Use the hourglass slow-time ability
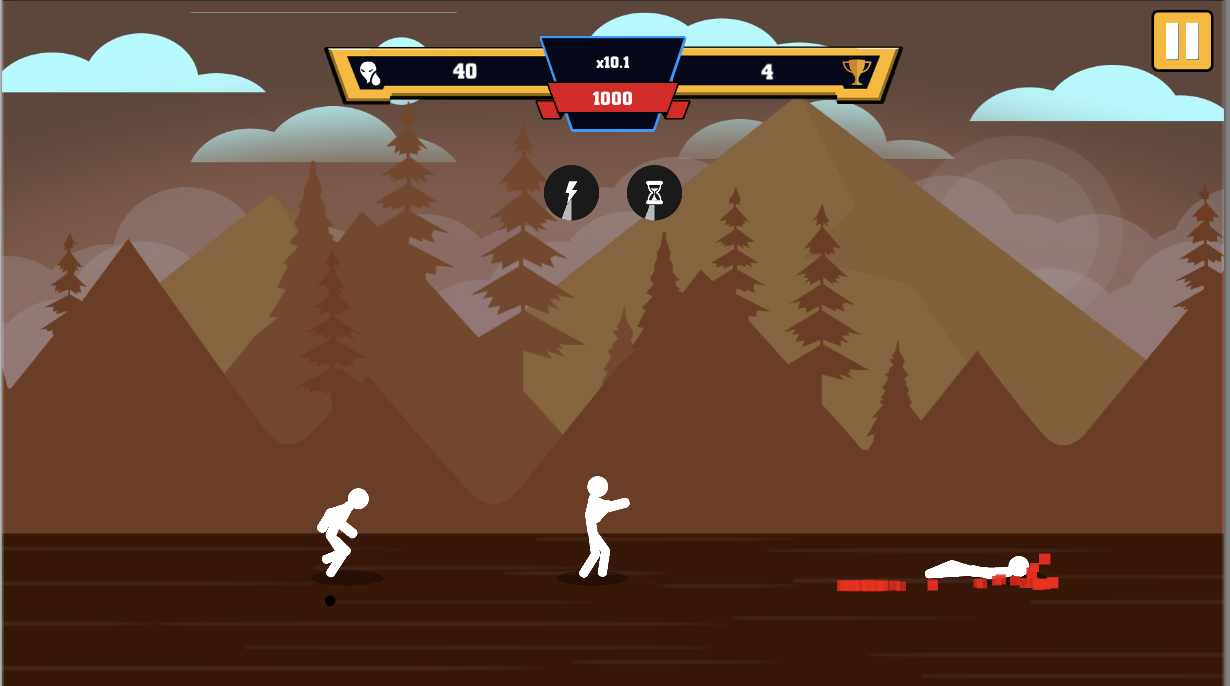This screenshot has width=1230, height=686. [x=654, y=193]
